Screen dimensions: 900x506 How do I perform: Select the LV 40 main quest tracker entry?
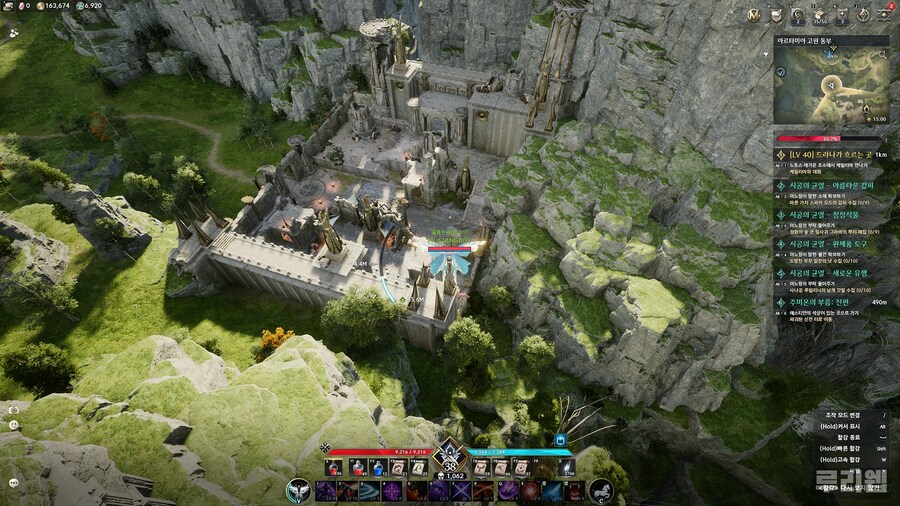(x=830, y=155)
